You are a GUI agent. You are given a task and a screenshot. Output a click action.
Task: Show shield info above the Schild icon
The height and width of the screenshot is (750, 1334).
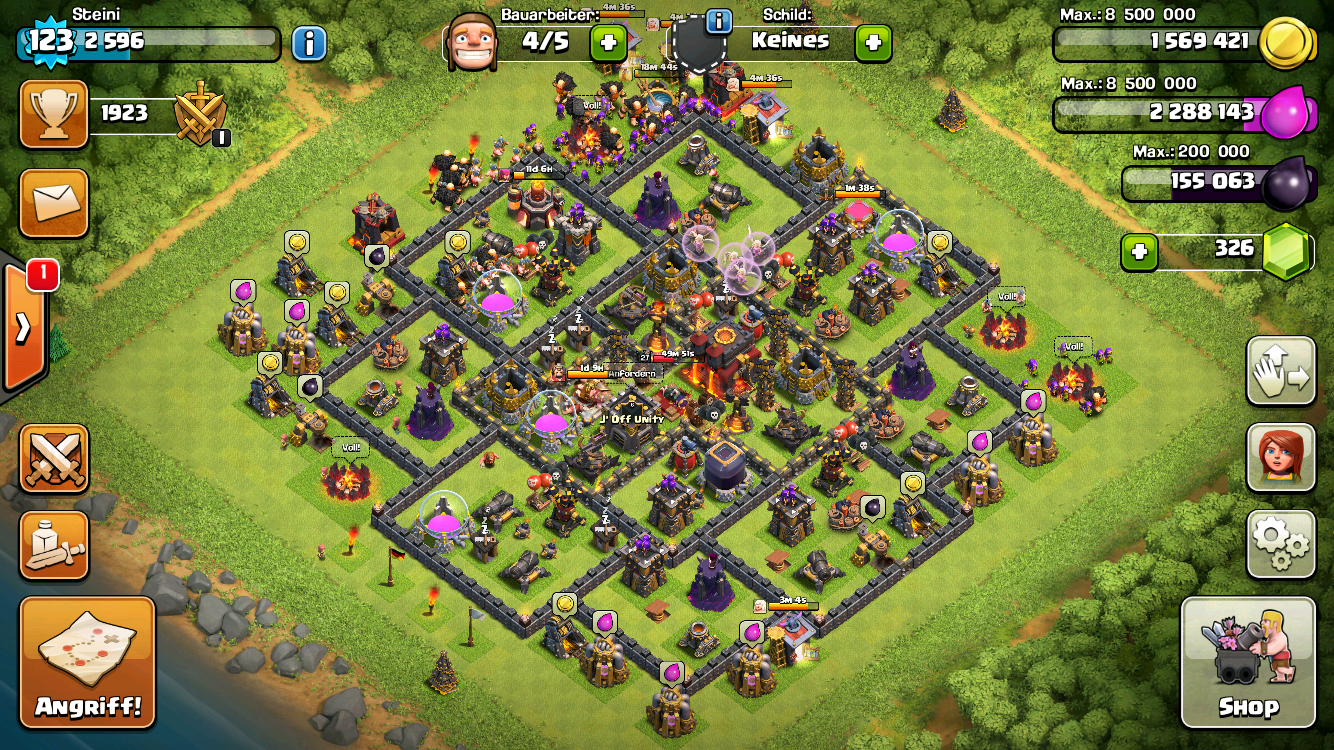718,21
